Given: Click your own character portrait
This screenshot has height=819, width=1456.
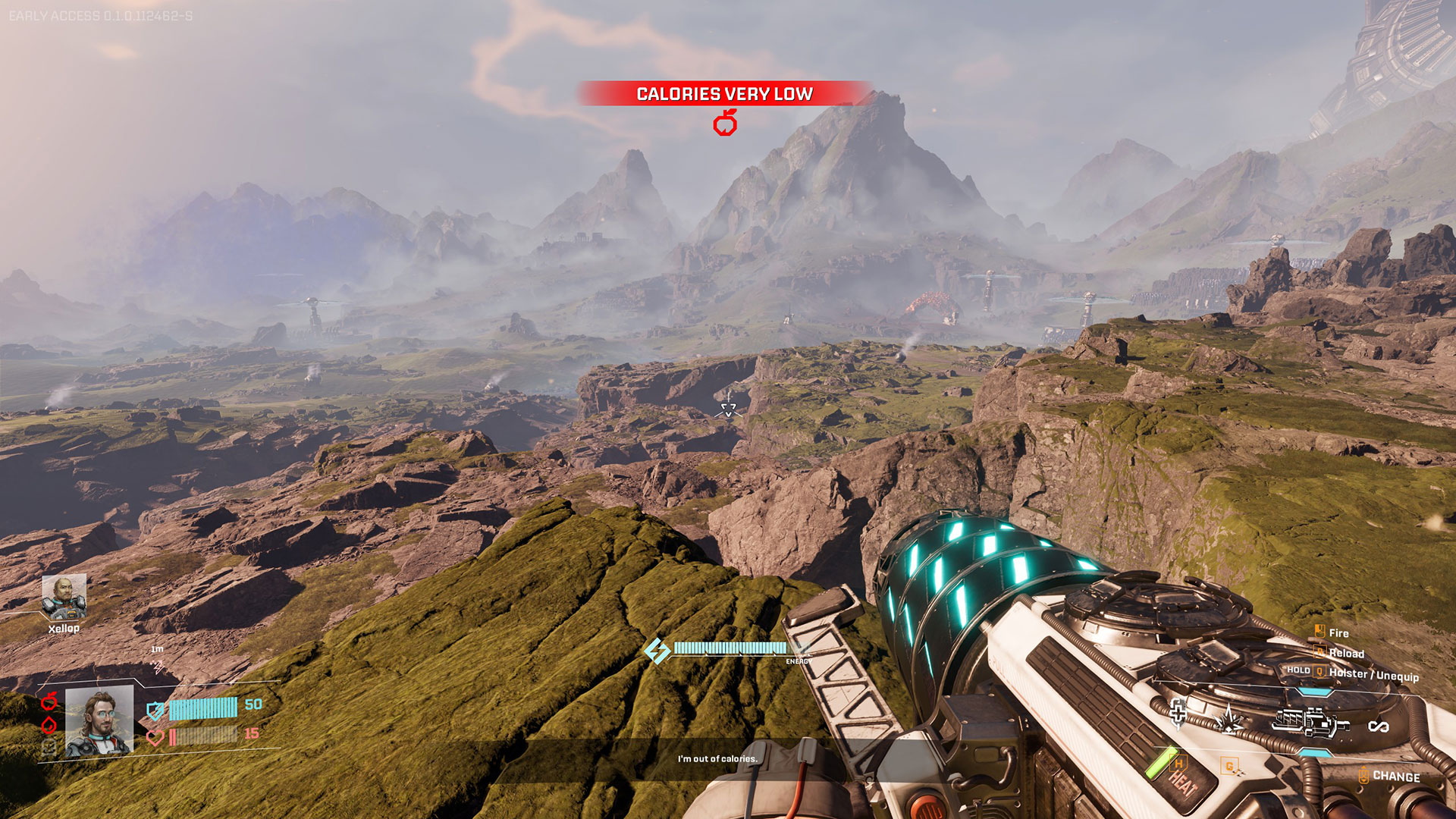Looking at the screenshot, I should (99, 723).
